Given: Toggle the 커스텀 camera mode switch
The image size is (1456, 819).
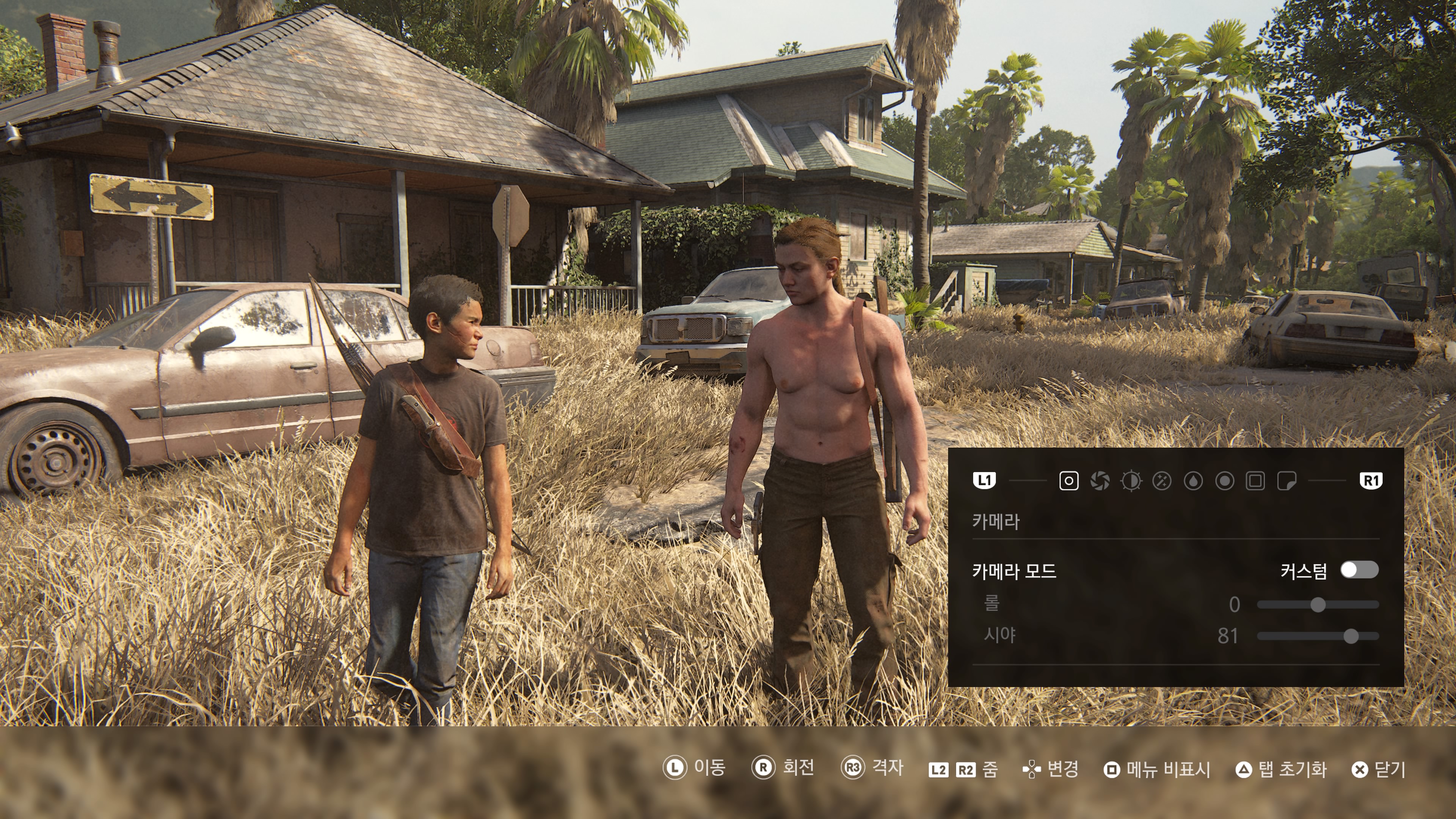Looking at the screenshot, I should click(1359, 570).
